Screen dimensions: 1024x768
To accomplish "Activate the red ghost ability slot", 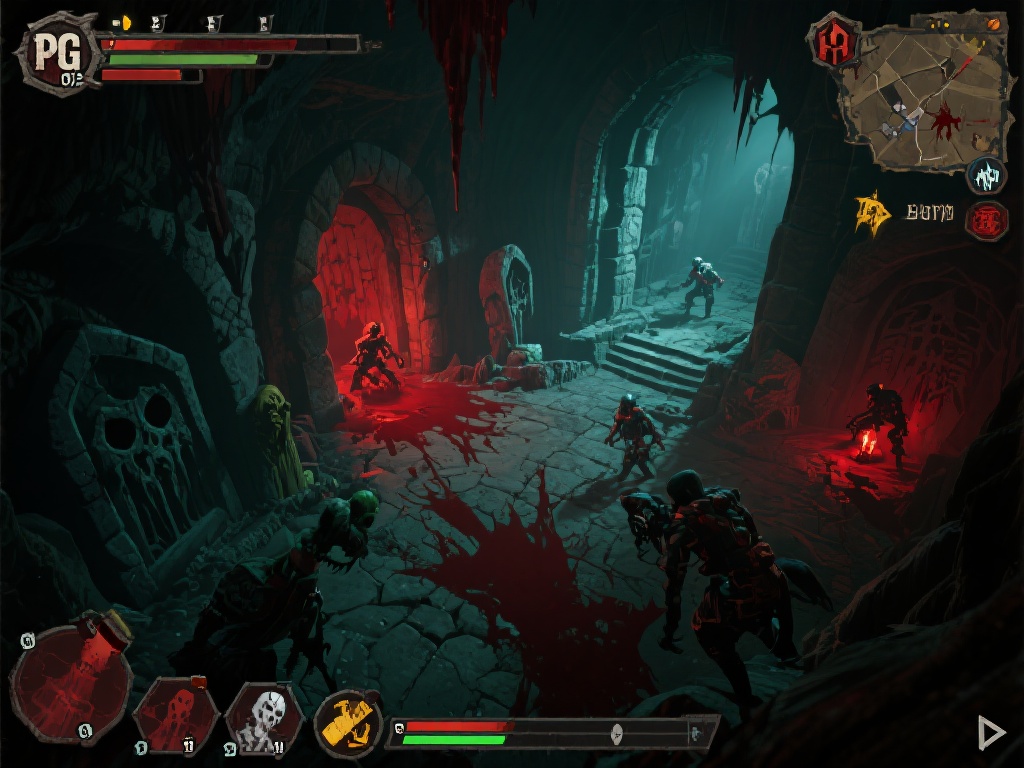I will 176,715.
